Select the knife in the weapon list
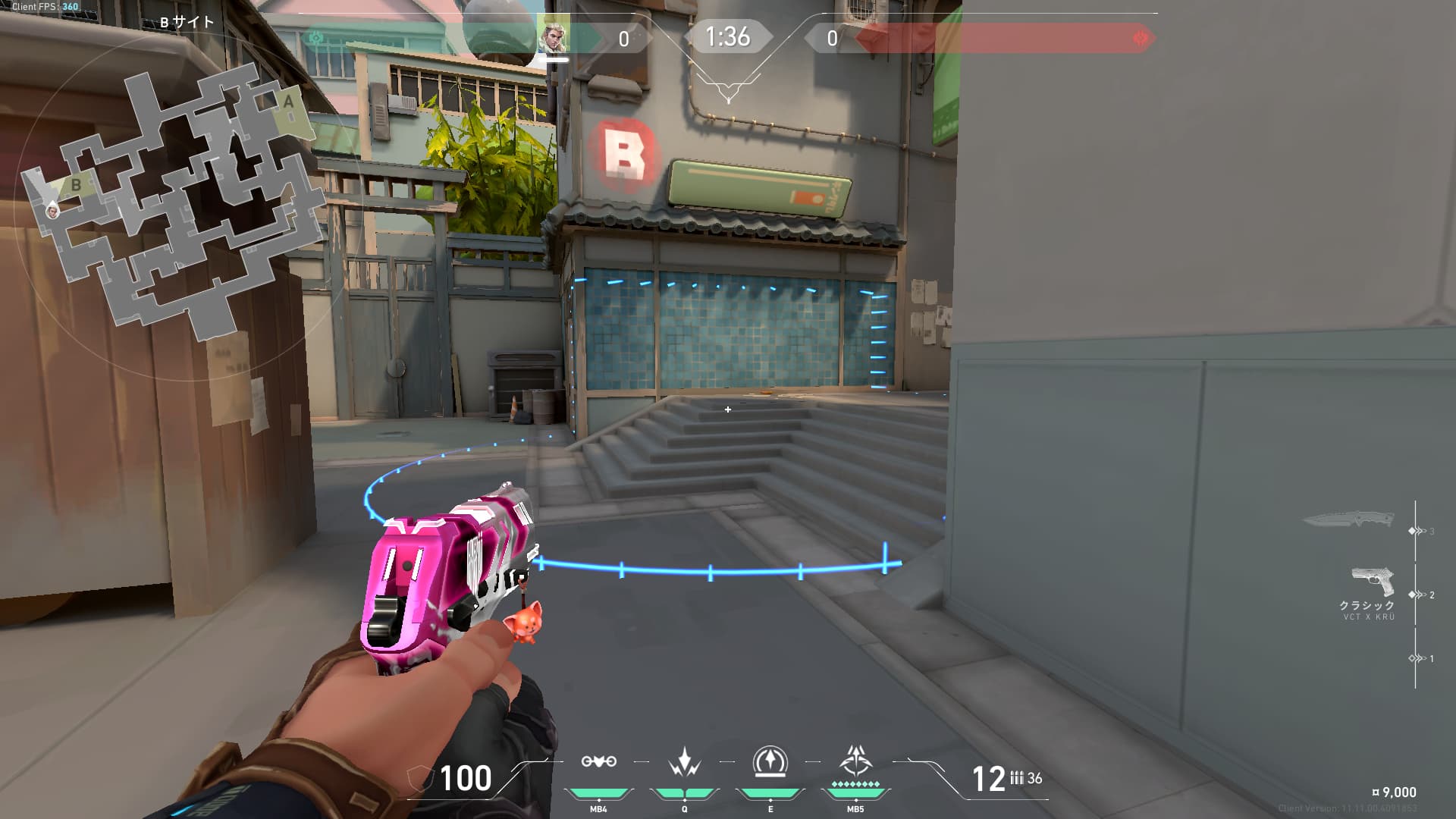The image size is (1456, 819). 1349,519
